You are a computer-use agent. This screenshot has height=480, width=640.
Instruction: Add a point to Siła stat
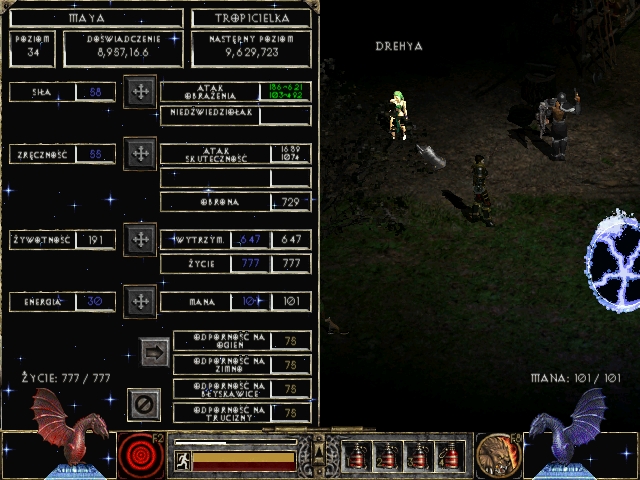coord(141,92)
